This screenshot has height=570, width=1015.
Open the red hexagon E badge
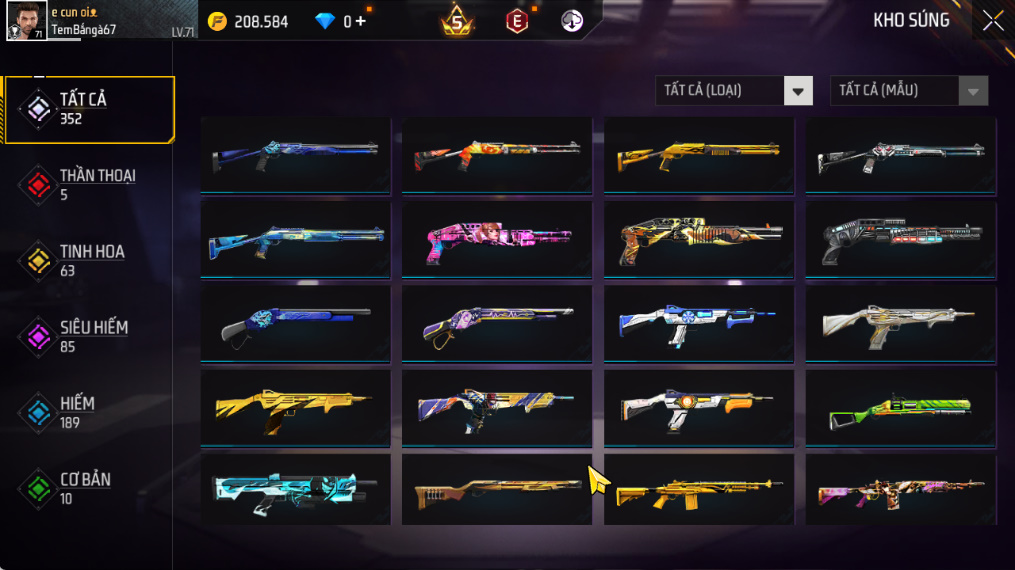[516, 21]
